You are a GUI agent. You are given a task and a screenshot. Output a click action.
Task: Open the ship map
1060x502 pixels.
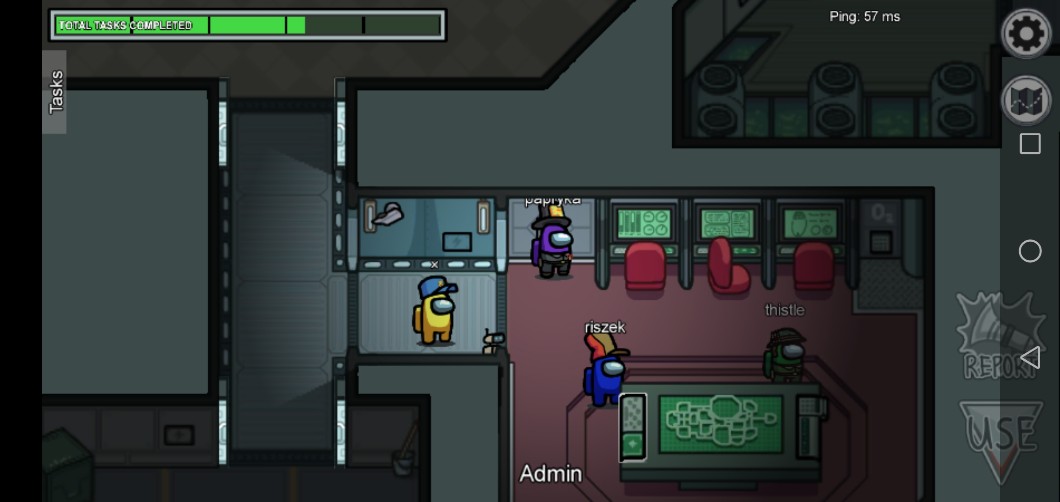point(1026,100)
